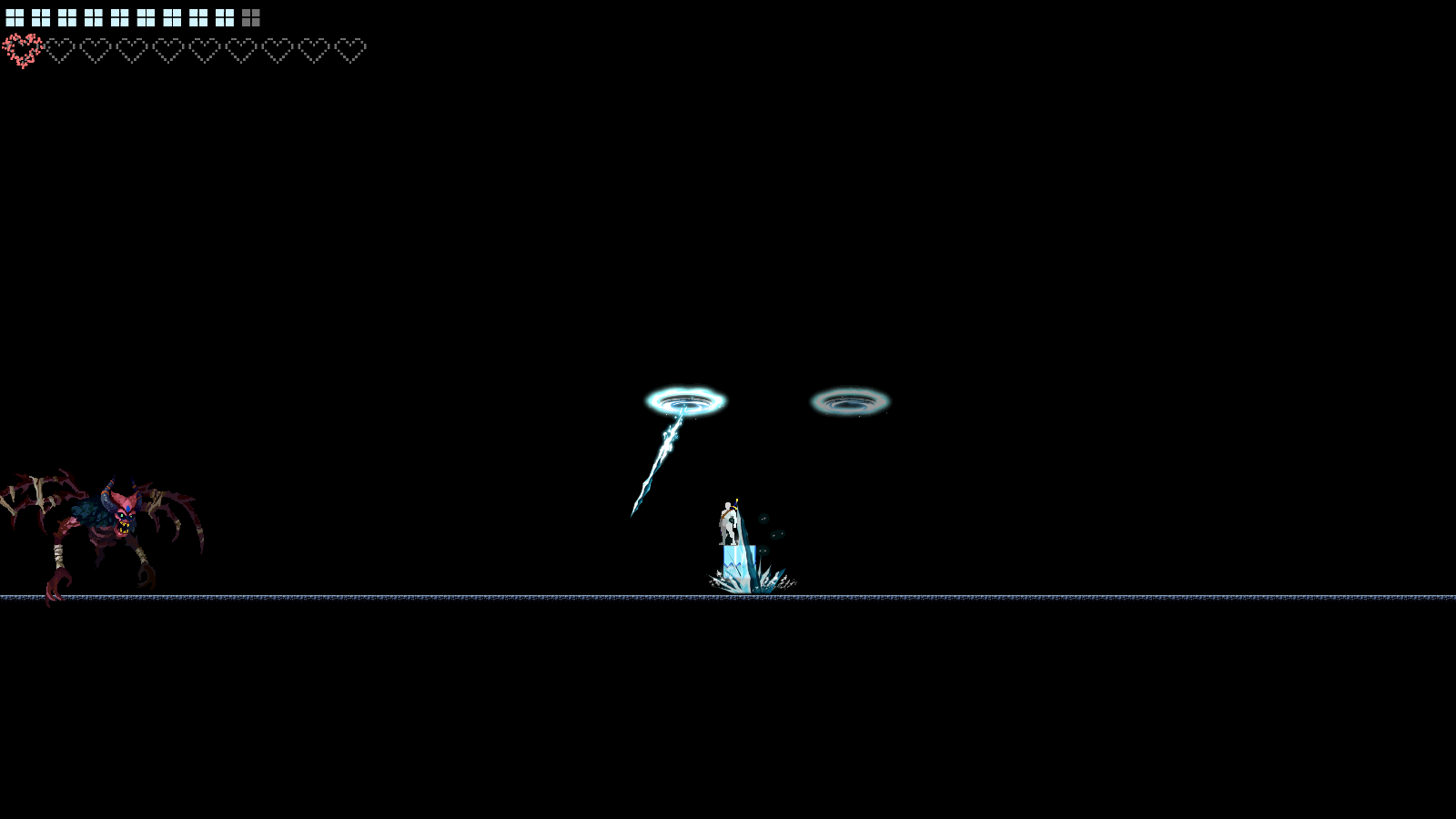1456x819 pixels.
Task: Click the dim darker portal ring
Action: (850, 399)
